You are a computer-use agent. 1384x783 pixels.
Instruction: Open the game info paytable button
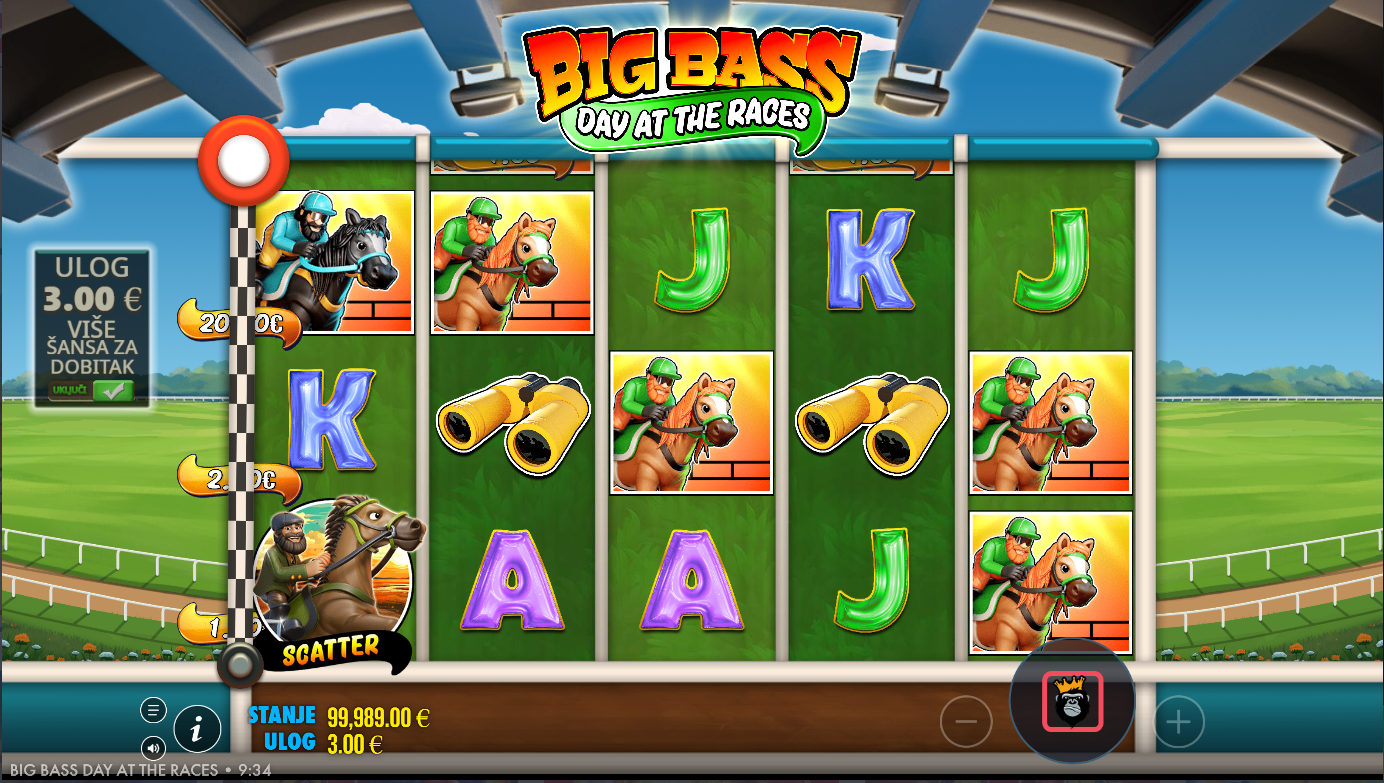pos(197,730)
